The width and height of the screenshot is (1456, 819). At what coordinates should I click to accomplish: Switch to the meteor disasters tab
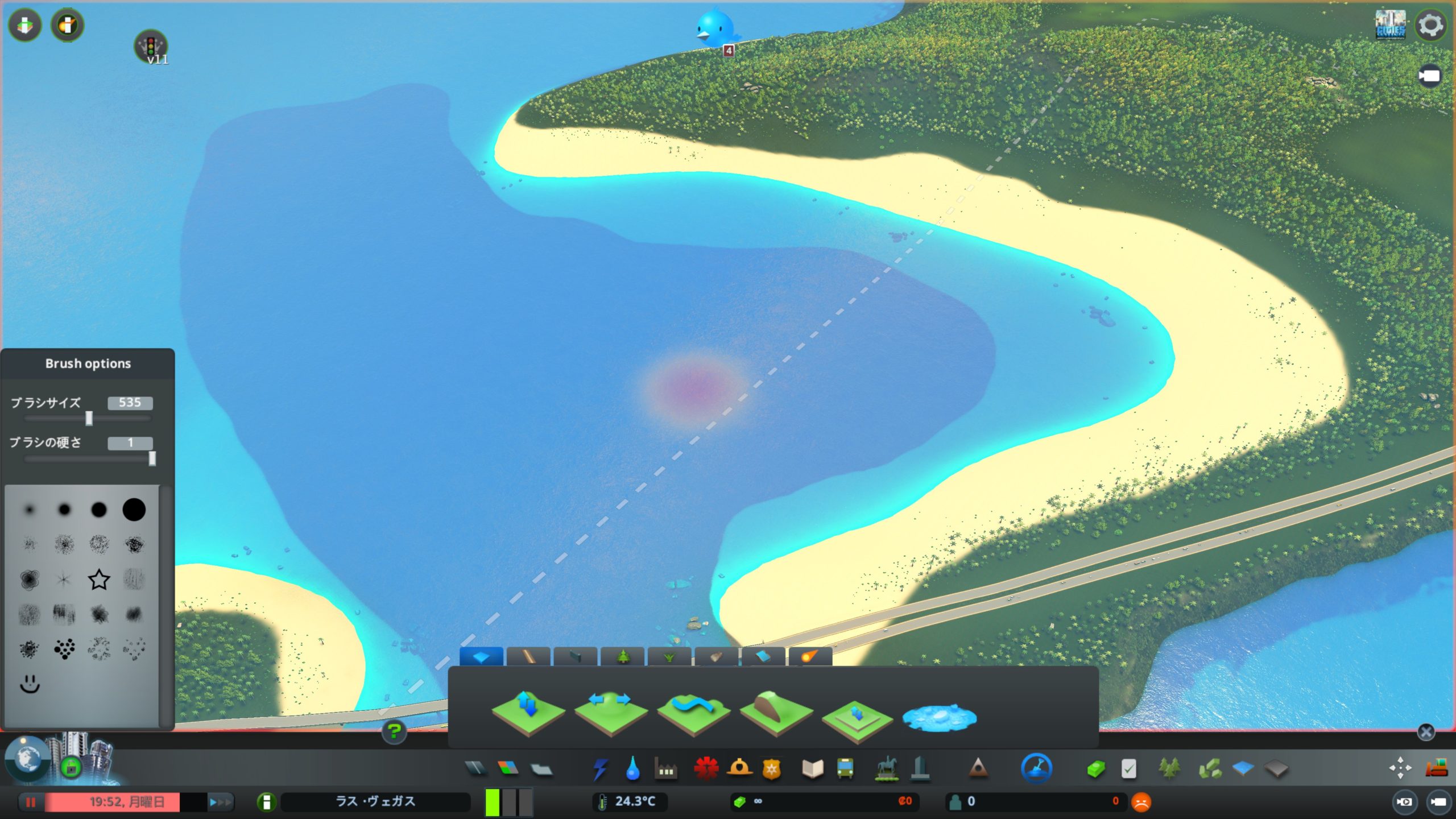810,657
